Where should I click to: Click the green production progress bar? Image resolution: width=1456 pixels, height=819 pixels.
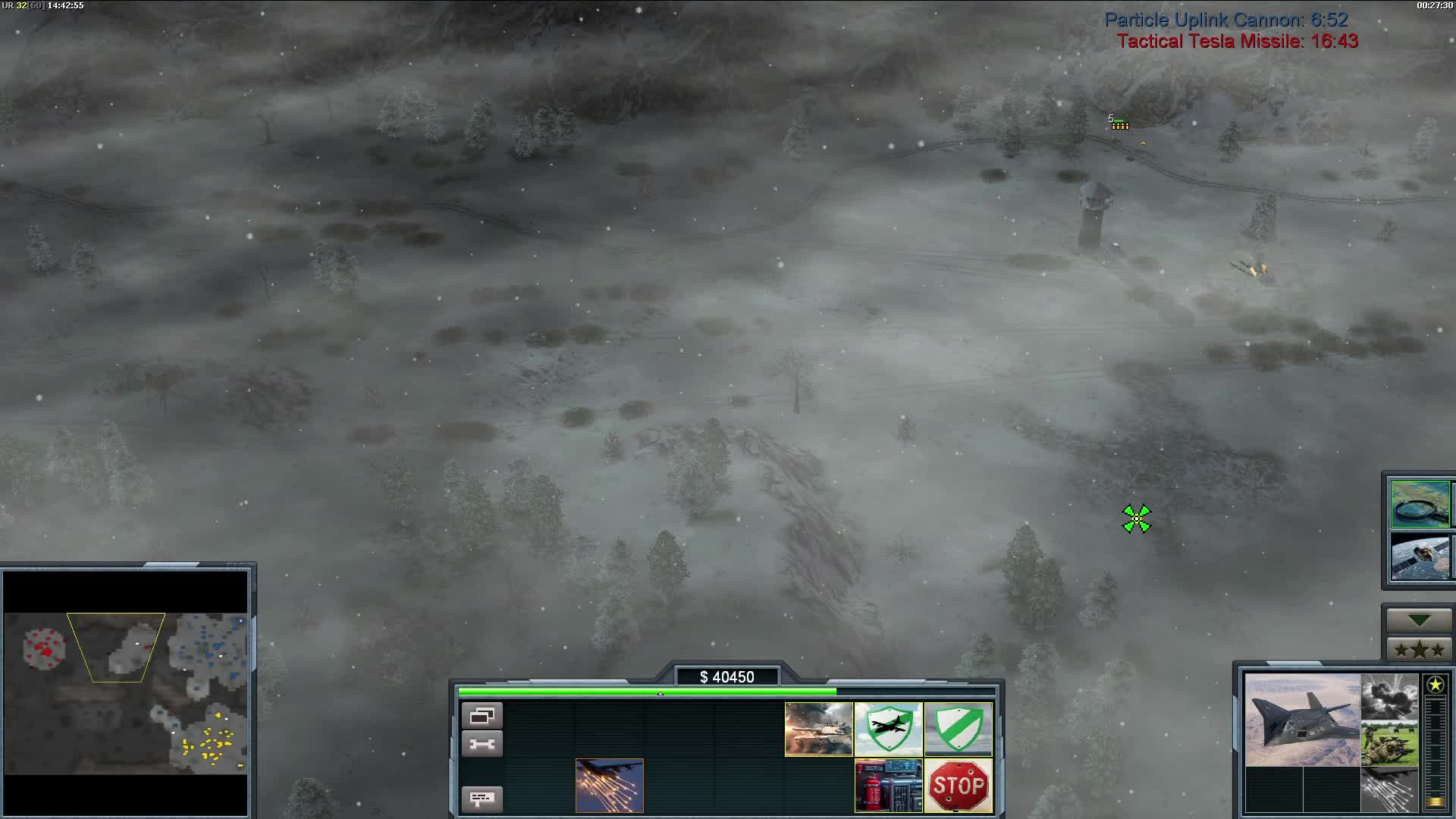pos(645,692)
